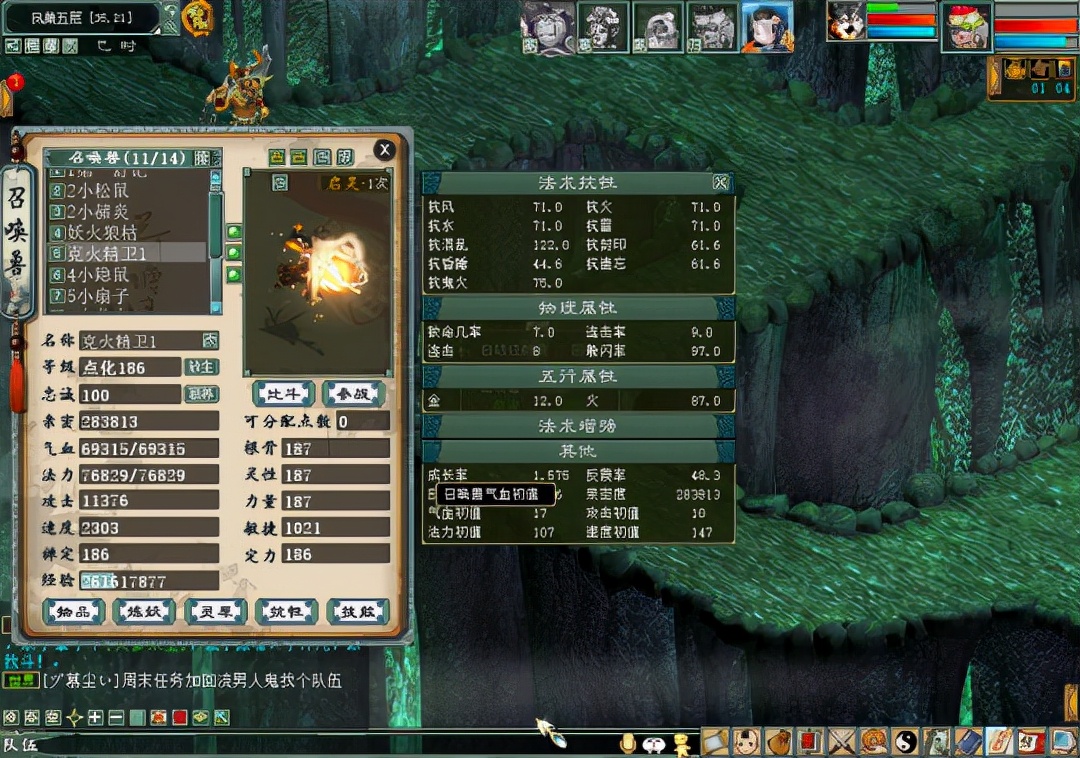Open the 物品 pet items button
Viewport: 1080px width, 758px height.
[73, 611]
